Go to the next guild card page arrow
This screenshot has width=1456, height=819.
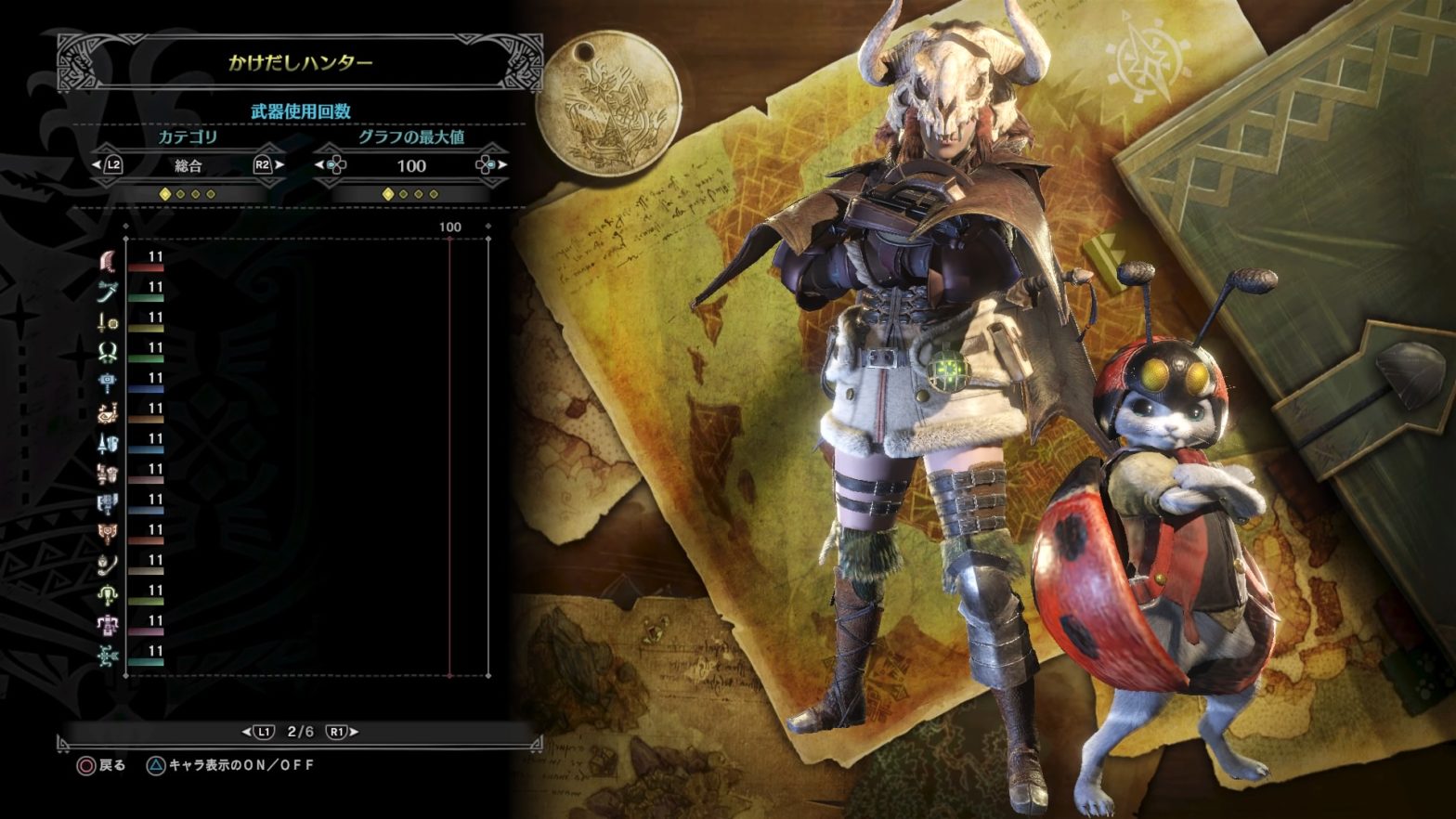[x=353, y=732]
